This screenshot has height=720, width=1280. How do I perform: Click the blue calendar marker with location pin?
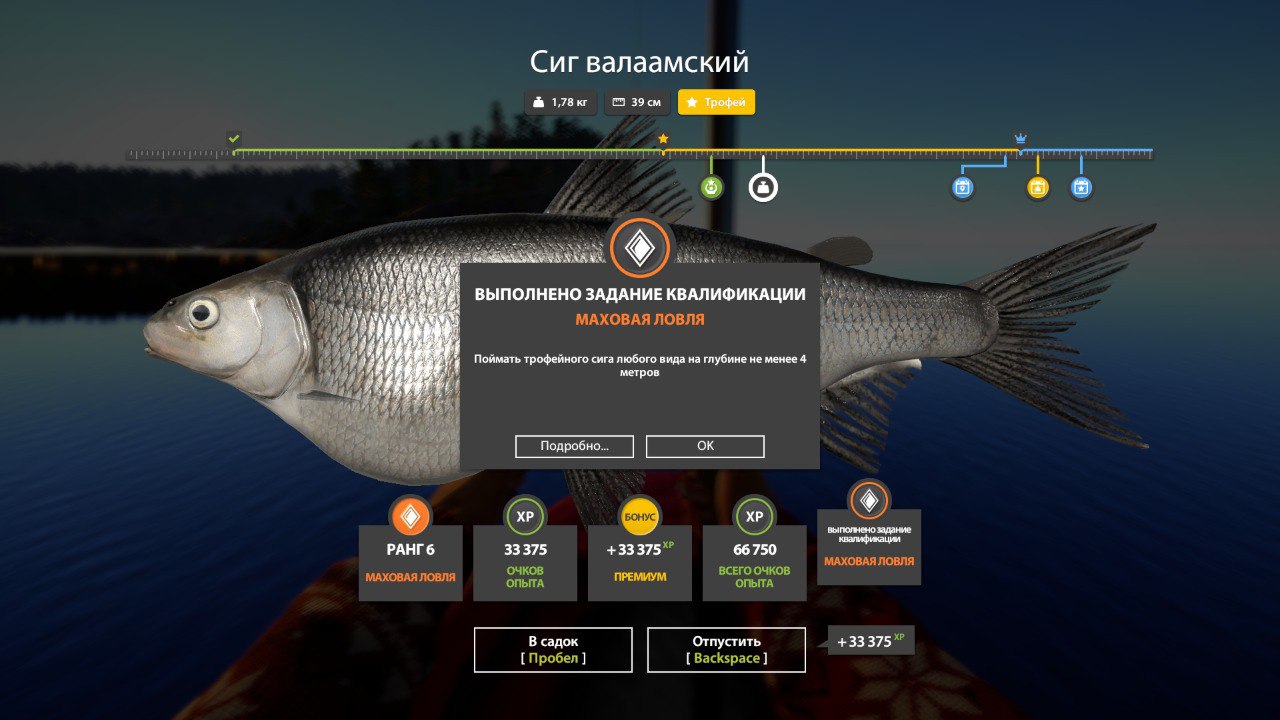(x=962, y=187)
